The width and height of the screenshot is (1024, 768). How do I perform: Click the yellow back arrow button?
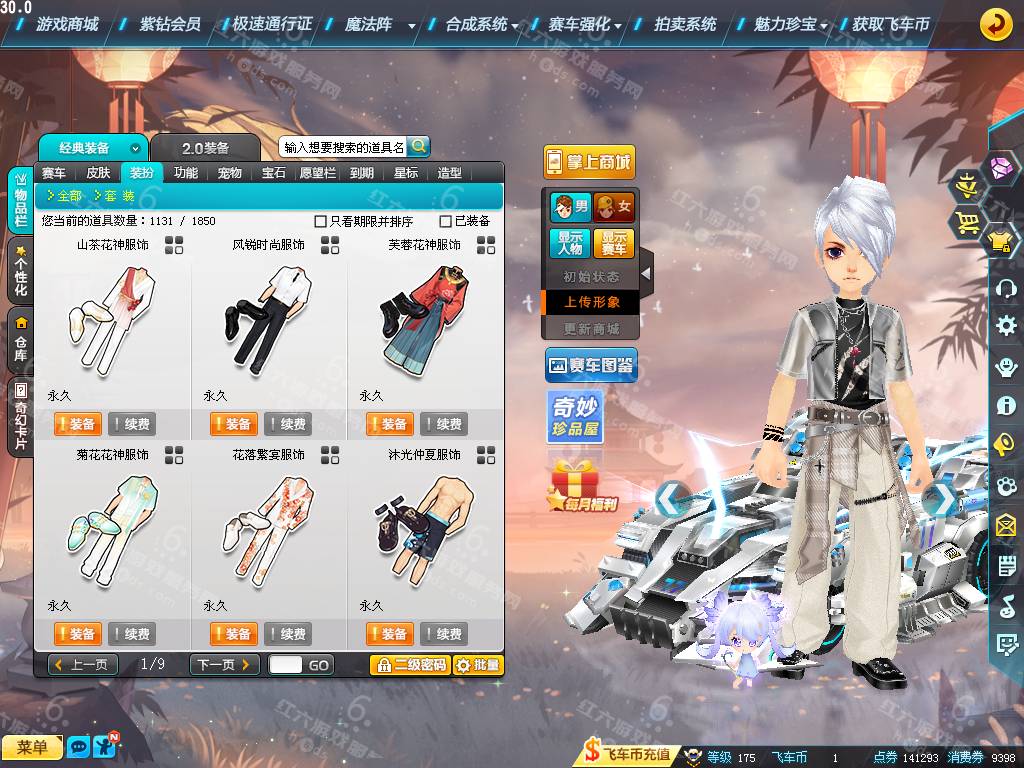pos(995,24)
